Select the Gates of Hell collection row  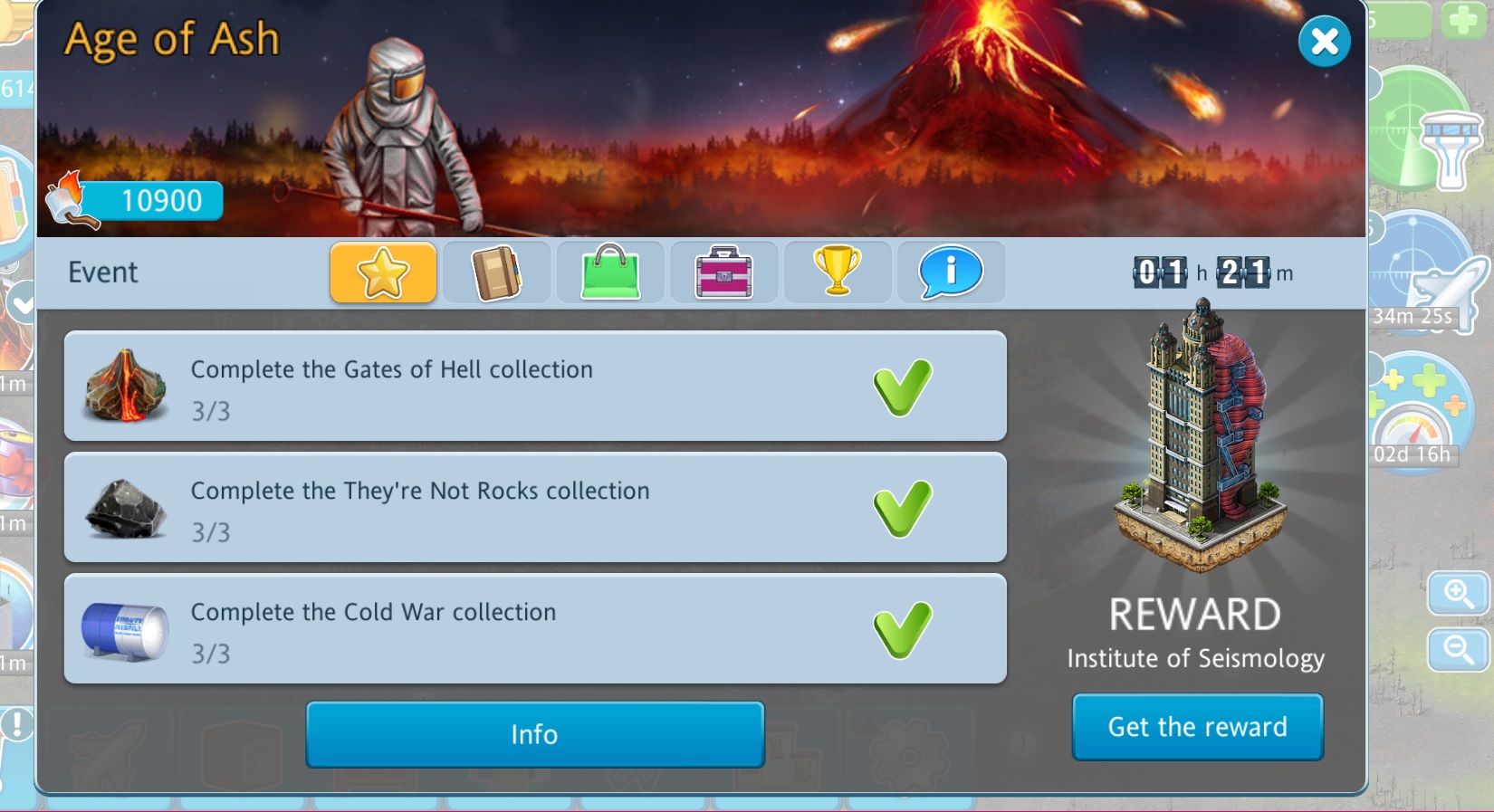click(534, 387)
